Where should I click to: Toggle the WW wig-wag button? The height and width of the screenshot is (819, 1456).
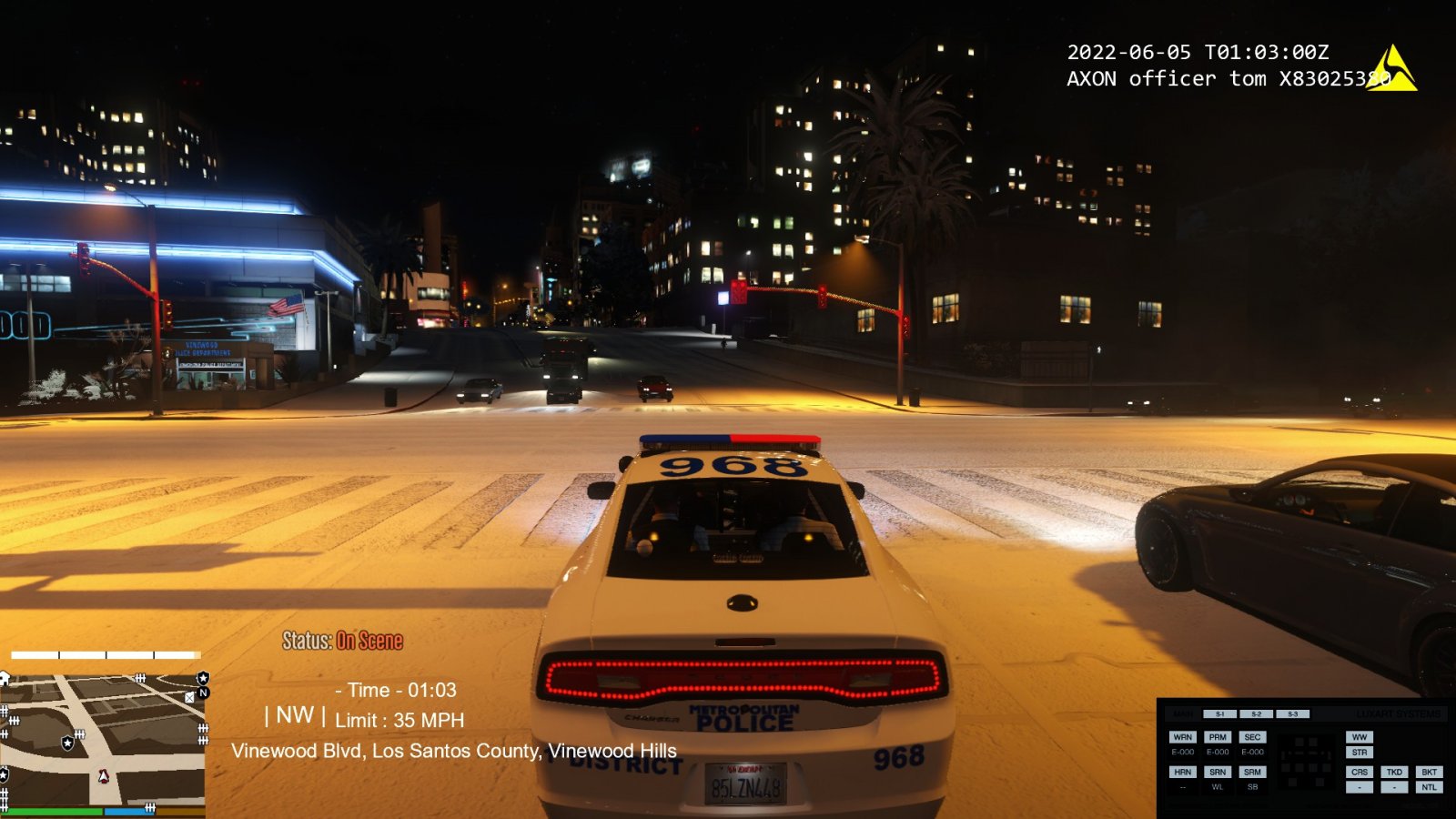pyautogui.click(x=1360, y=737)
